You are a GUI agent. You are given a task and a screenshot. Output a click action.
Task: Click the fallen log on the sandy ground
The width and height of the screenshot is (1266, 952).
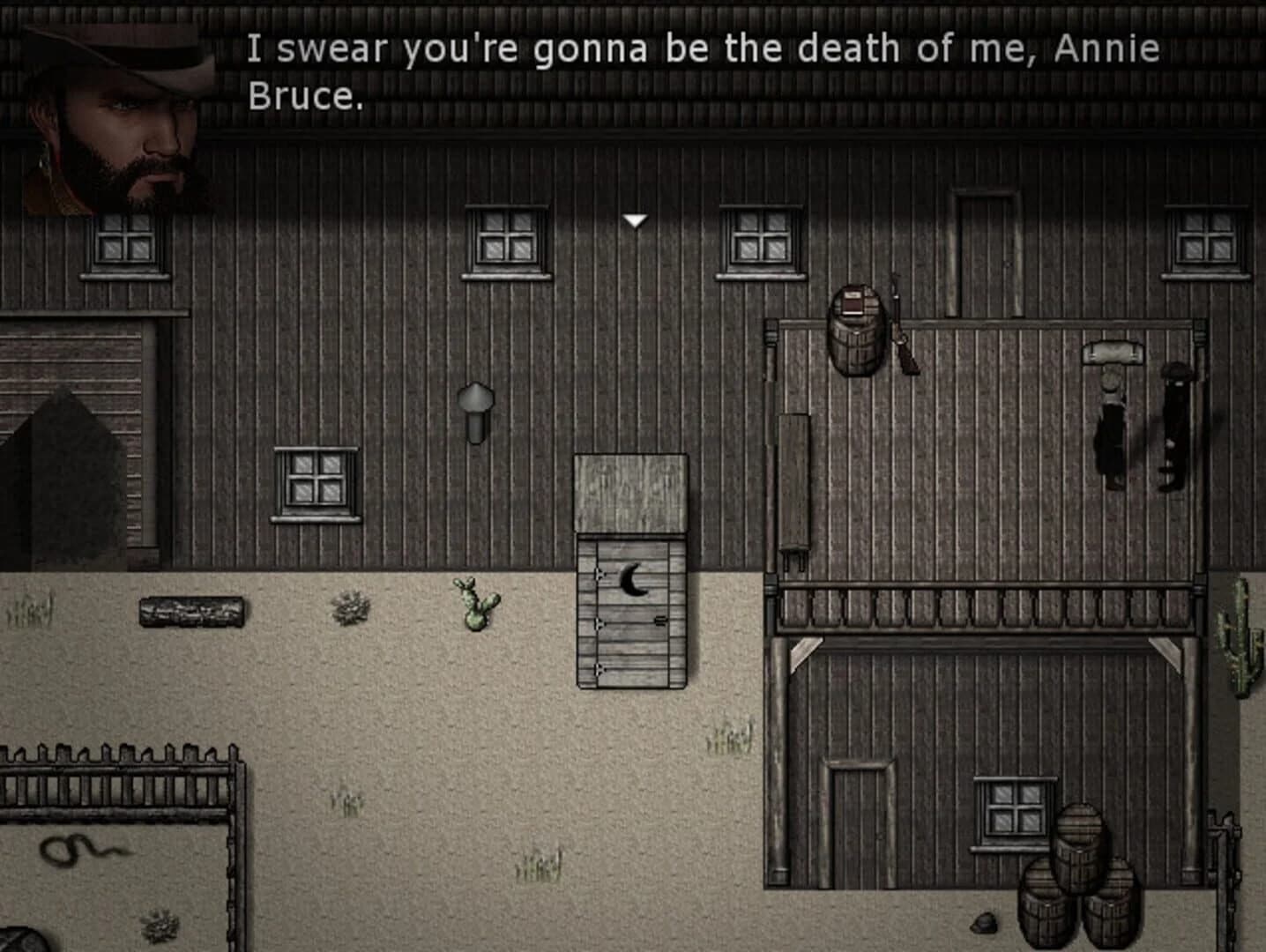pyautogui.click(x=192, y=613)
